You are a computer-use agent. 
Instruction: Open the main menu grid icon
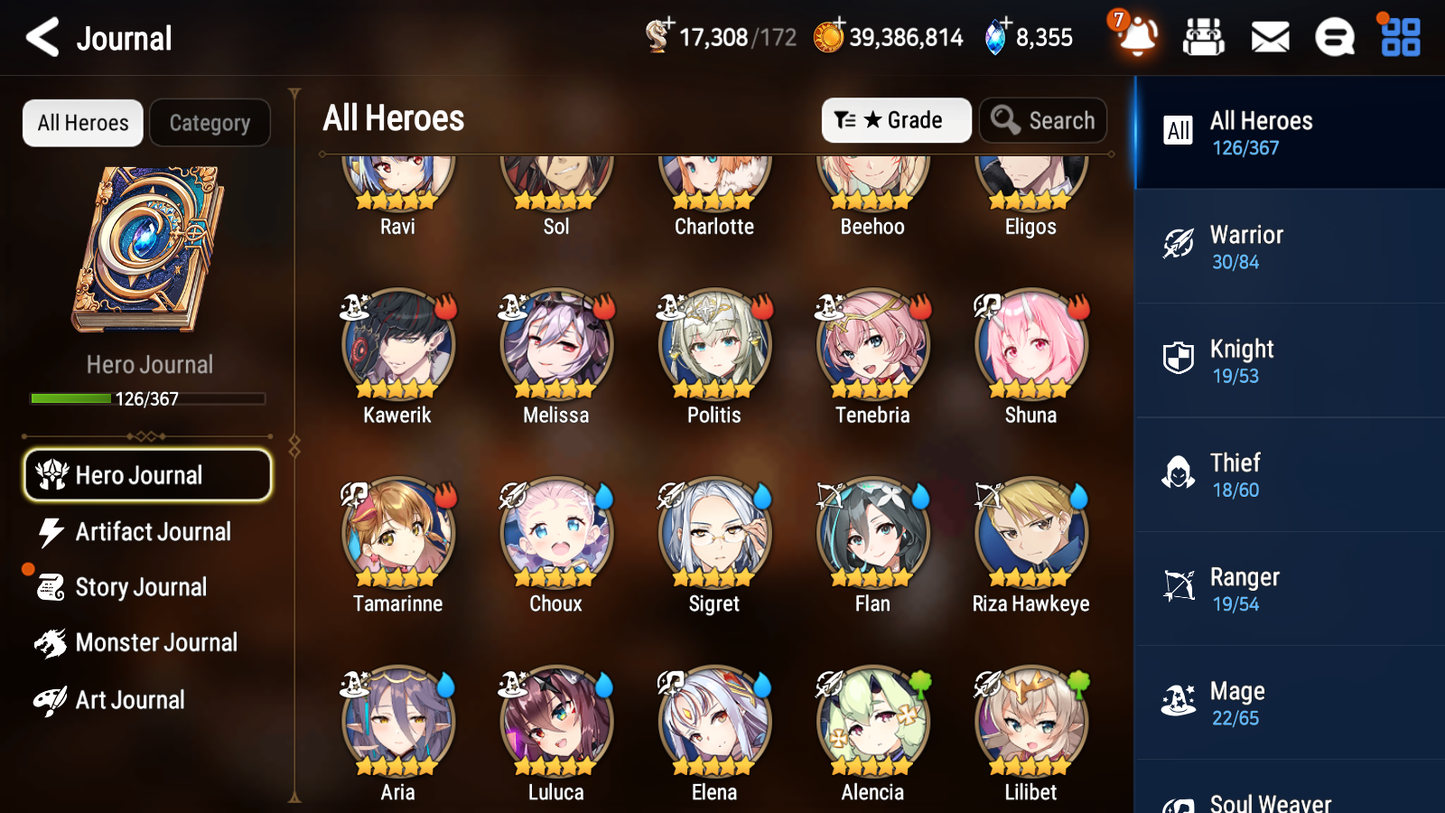click(x=1399, y=36)
